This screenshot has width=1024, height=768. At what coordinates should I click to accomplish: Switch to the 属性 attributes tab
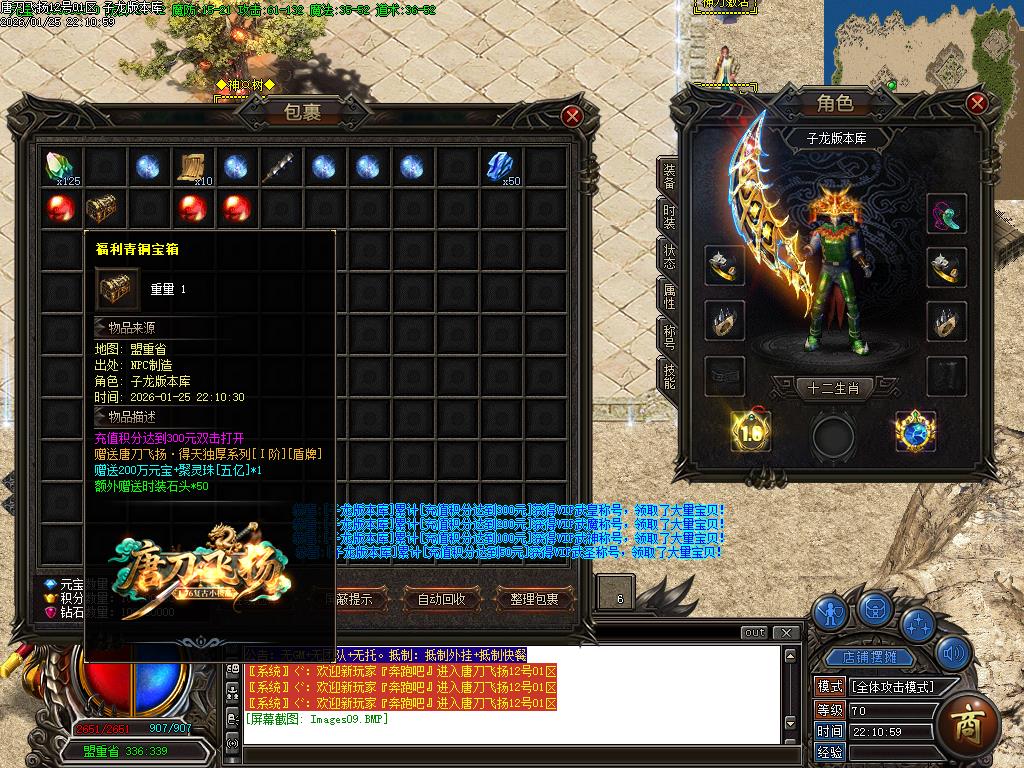coord(669,294)
